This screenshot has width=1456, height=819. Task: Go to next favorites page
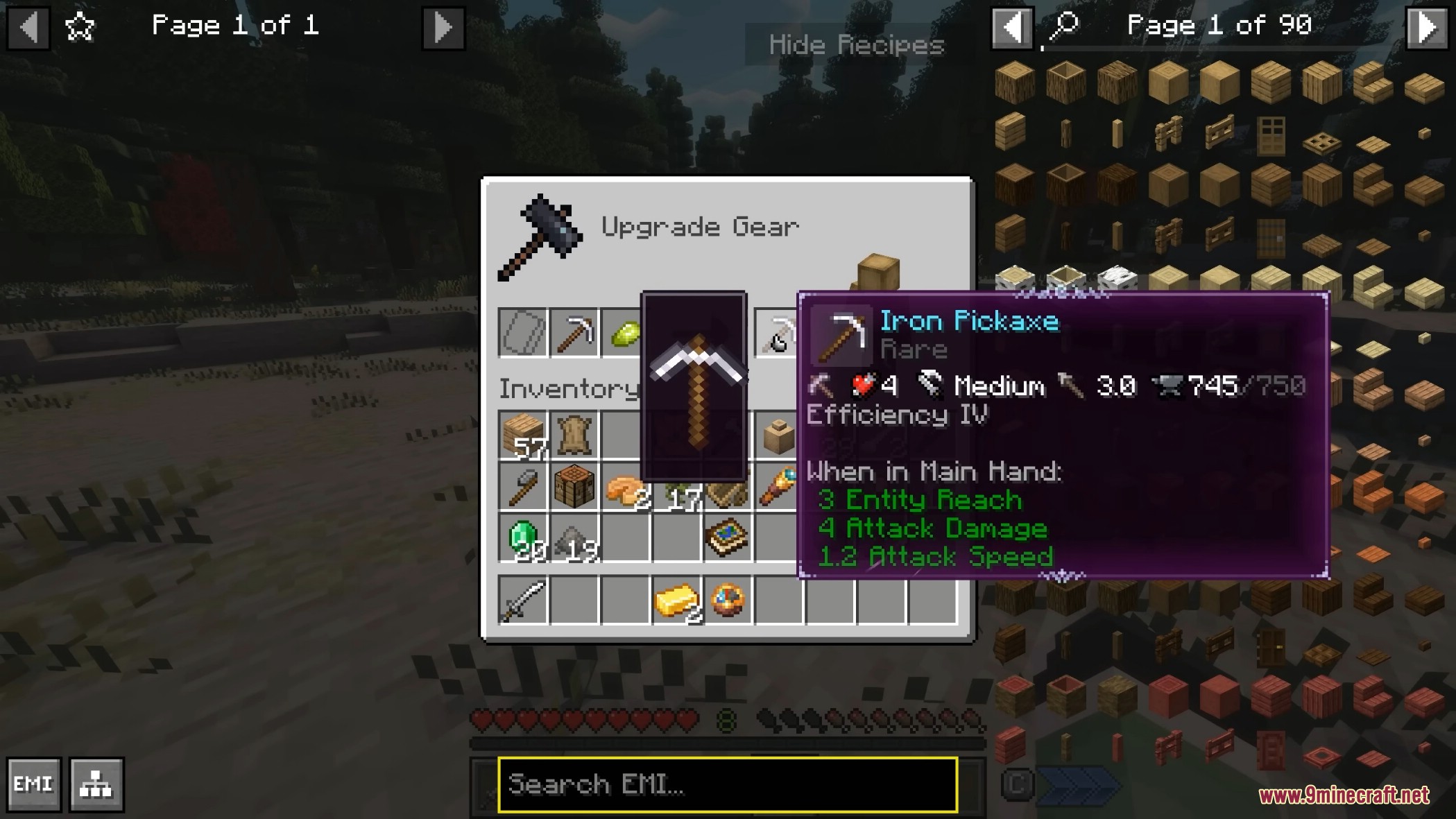(x=443, y=28)
